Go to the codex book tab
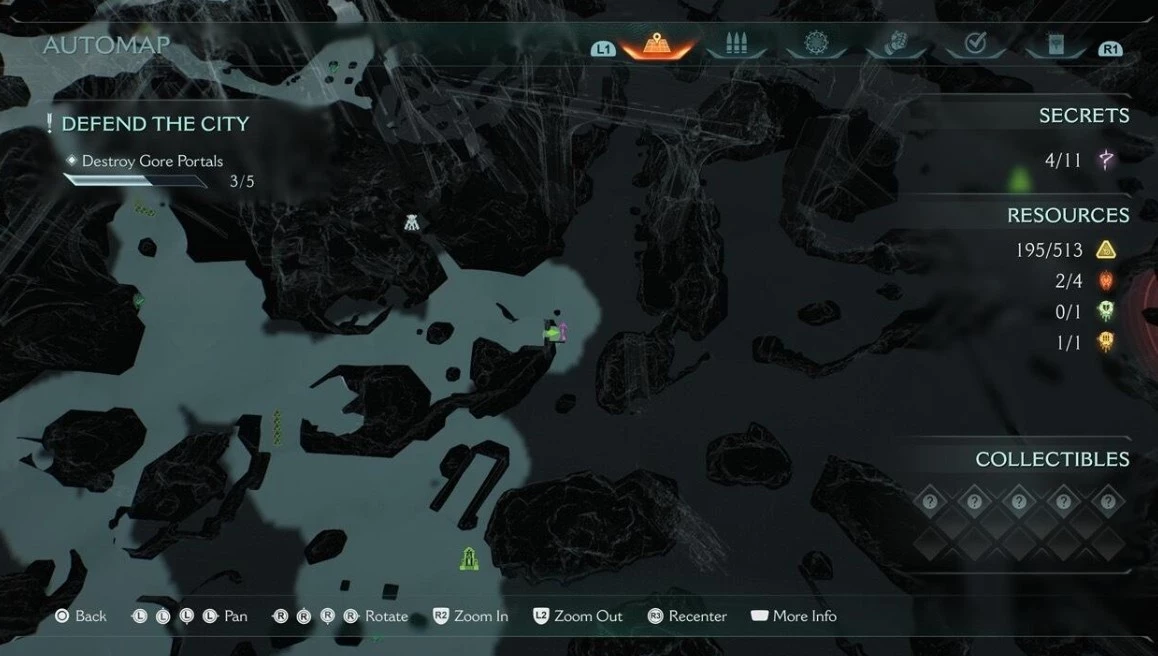The width and height of the screenshot is (1158, 656). 1054,45
